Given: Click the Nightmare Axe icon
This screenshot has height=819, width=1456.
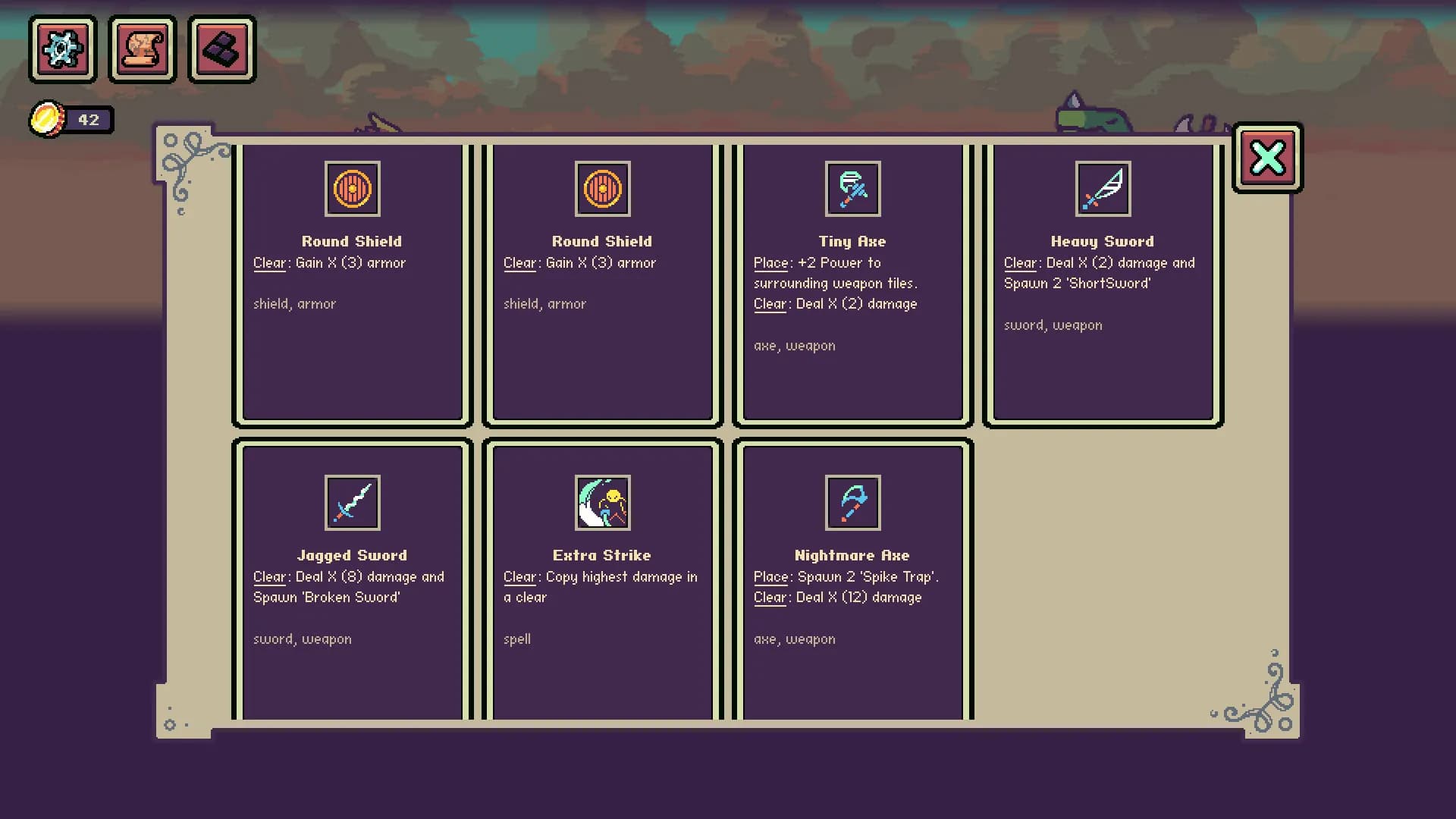Looking at the screenshot, I should point(852,502).
